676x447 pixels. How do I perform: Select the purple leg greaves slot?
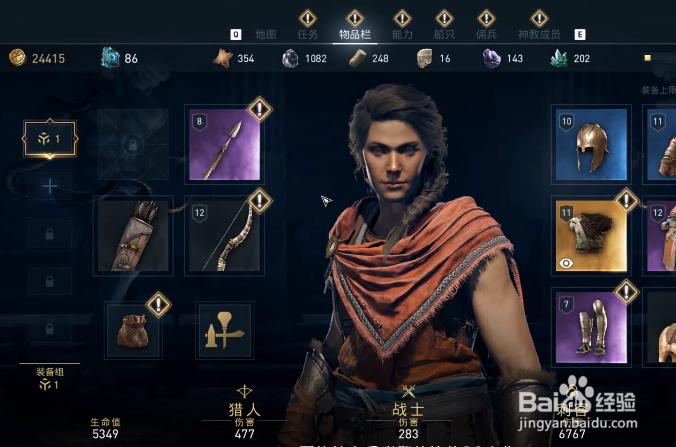click(x=590, y=327)
